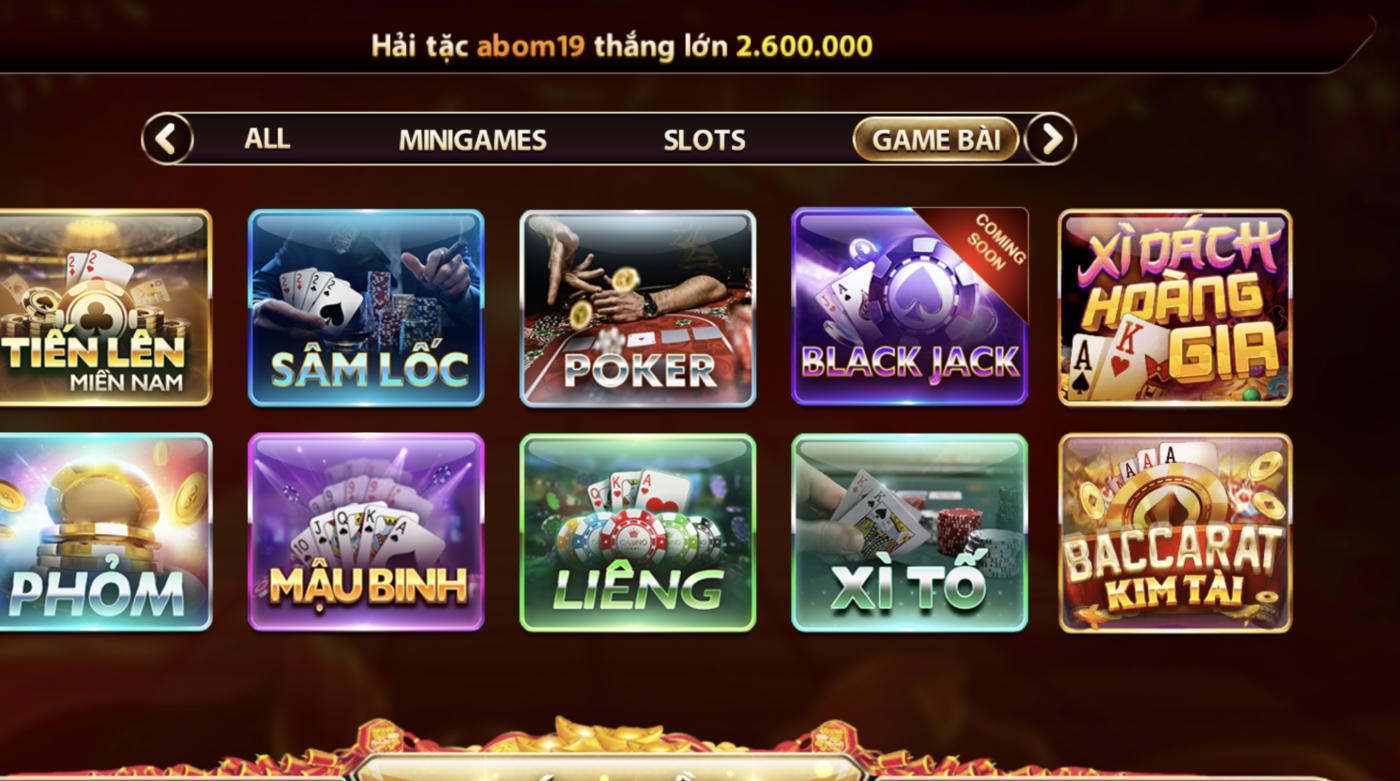1400x781 pixels.
Task: View the SLOTS category
Action: click(x=703, y=139)
